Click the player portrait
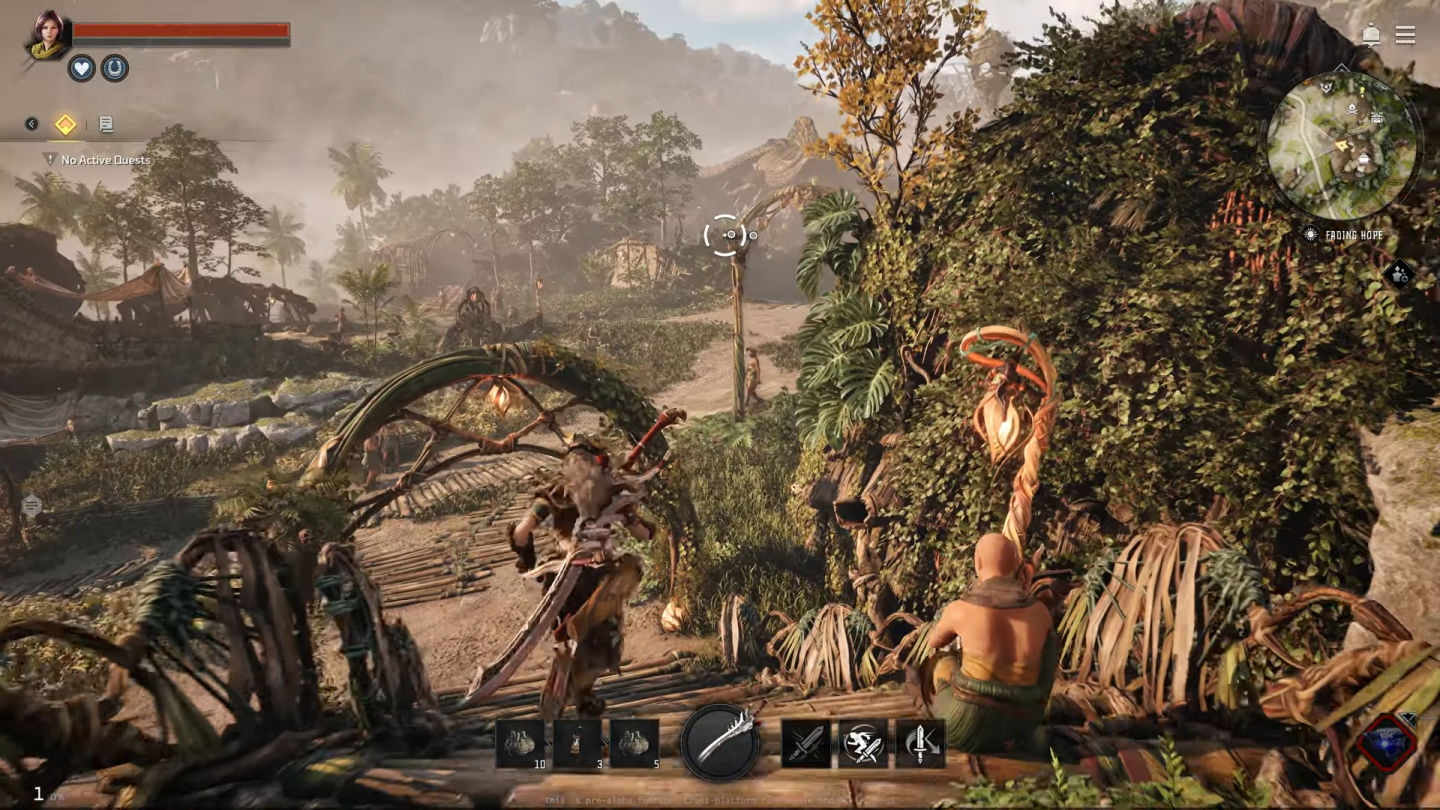Image resolution: width=1440 pixels, height=810 pixels. tap(47, 35)
